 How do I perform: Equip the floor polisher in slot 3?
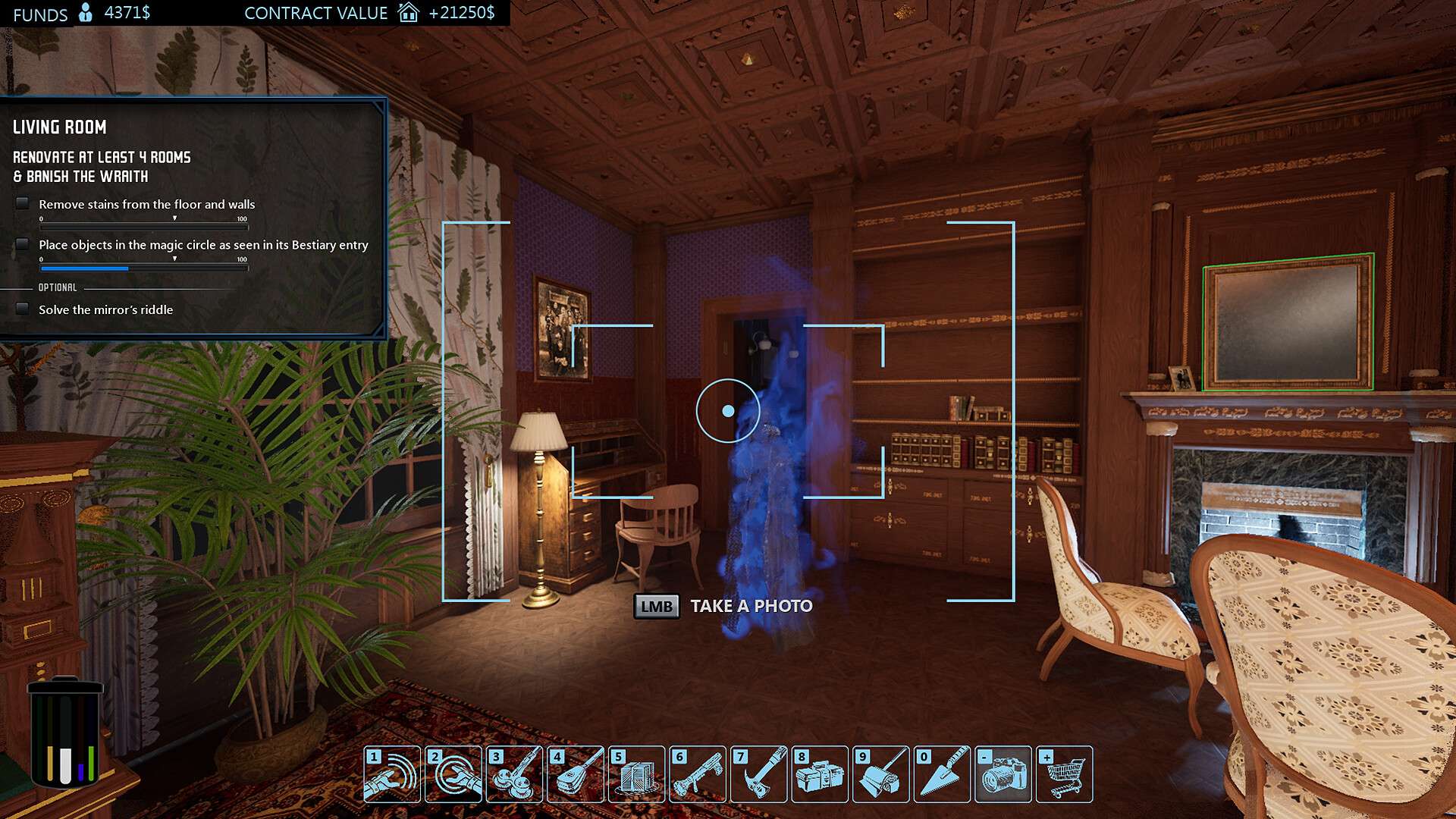(514, 774)
